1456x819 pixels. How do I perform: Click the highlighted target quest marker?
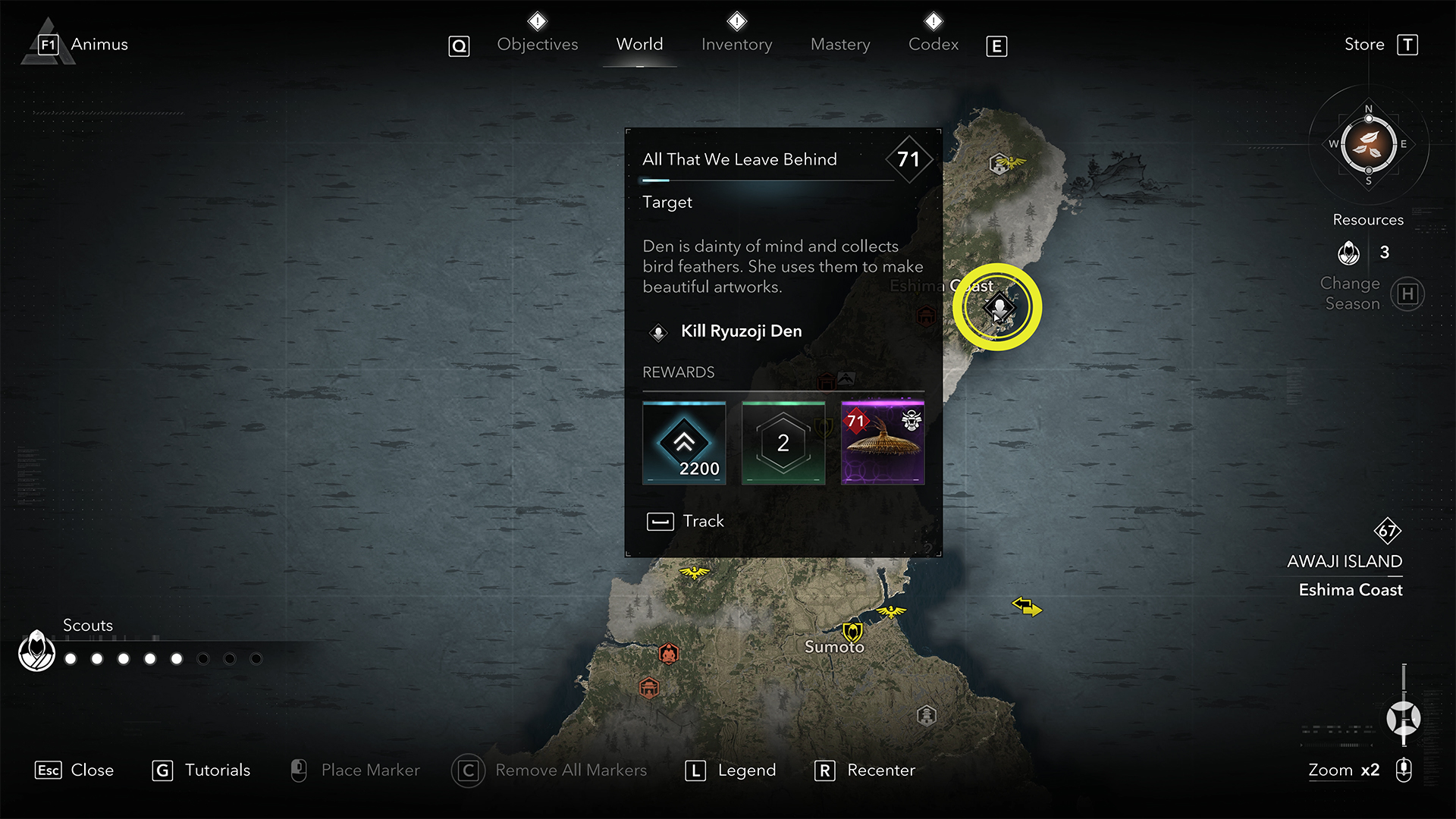998,308
